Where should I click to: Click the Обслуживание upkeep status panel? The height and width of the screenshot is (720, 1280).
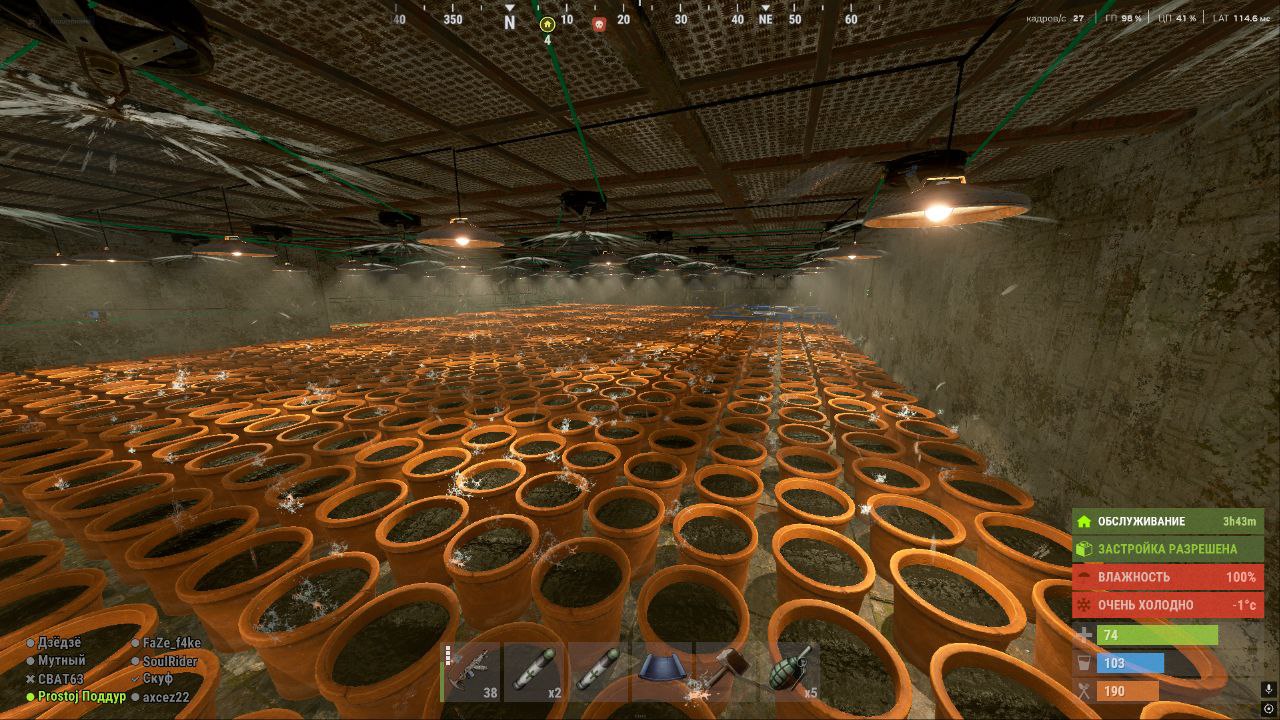coord(1167,521)
